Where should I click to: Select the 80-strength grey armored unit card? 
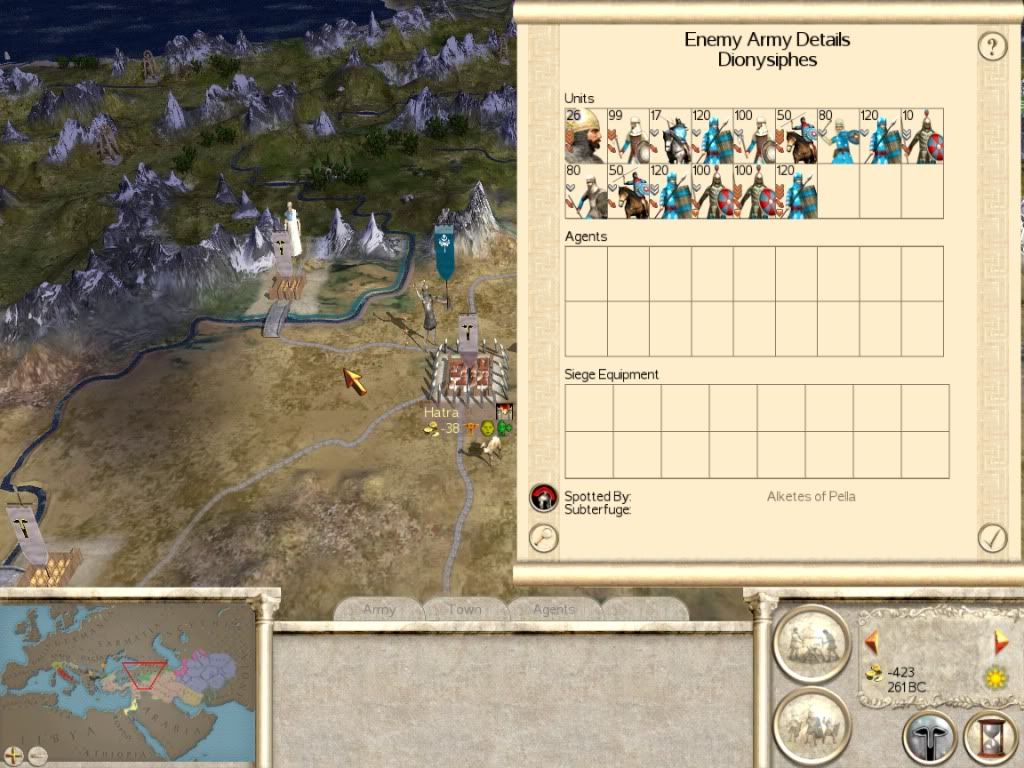coord(585,191)
